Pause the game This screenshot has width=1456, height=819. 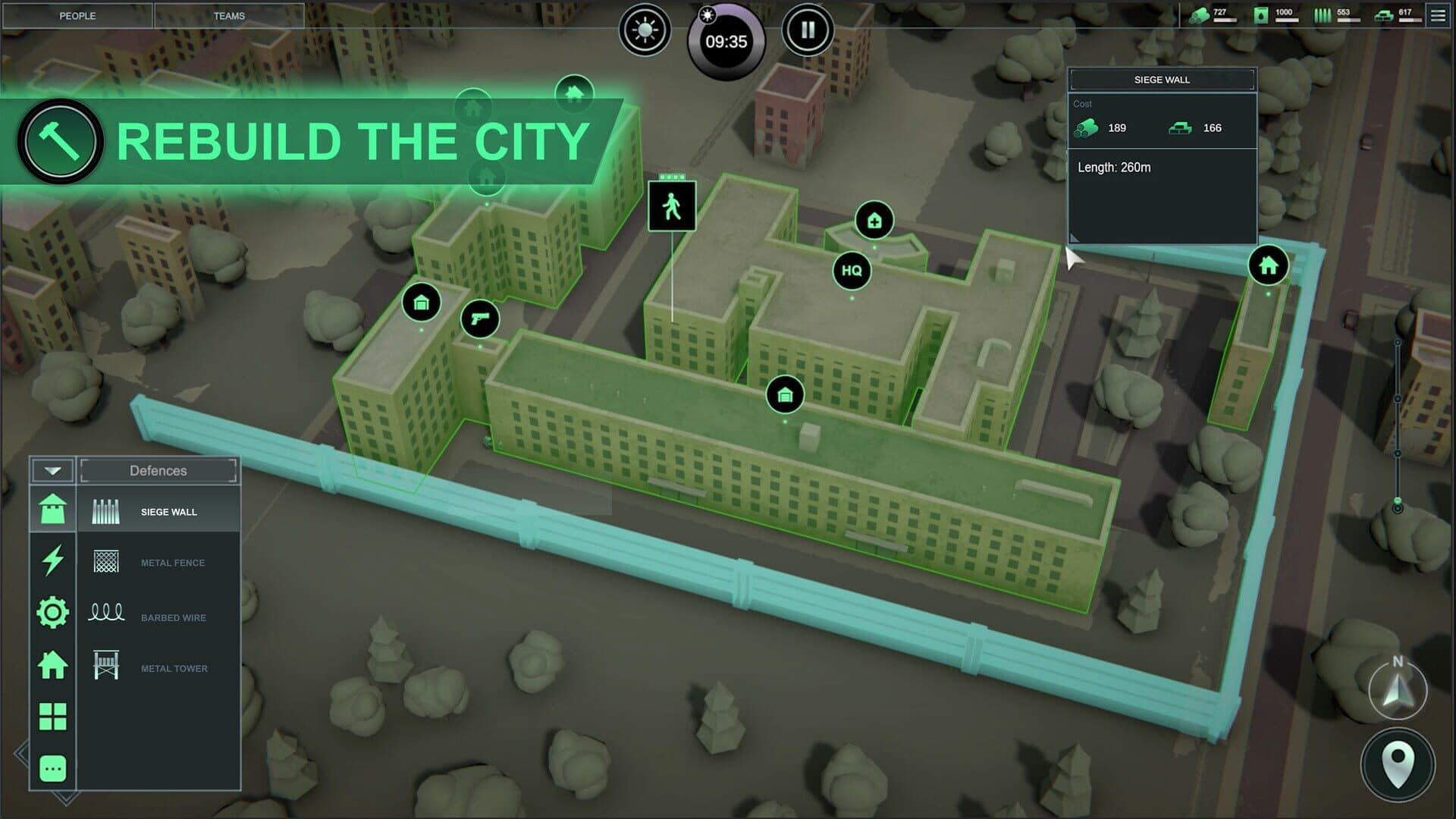[x=808, y=30]
